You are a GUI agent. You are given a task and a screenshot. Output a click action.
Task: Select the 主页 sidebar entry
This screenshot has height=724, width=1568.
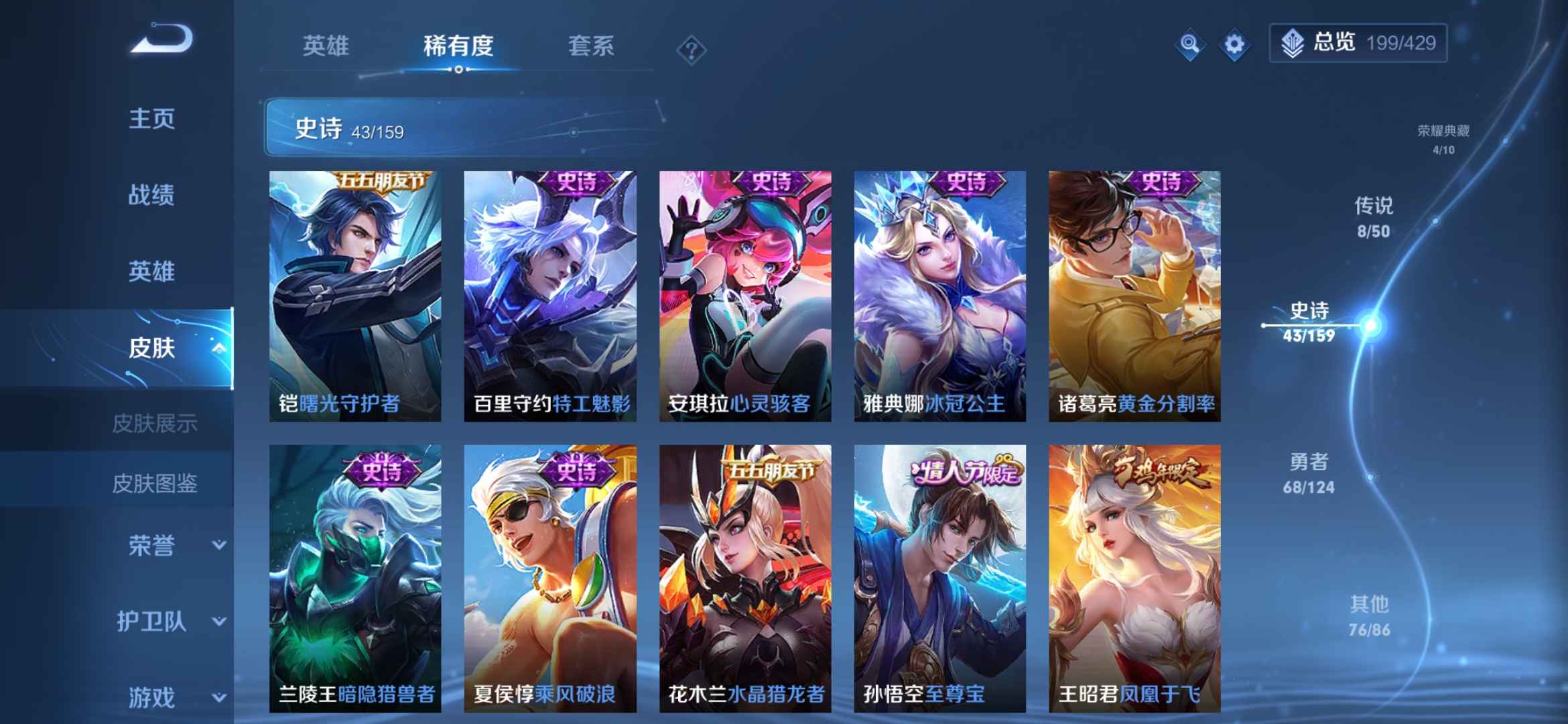152,119
